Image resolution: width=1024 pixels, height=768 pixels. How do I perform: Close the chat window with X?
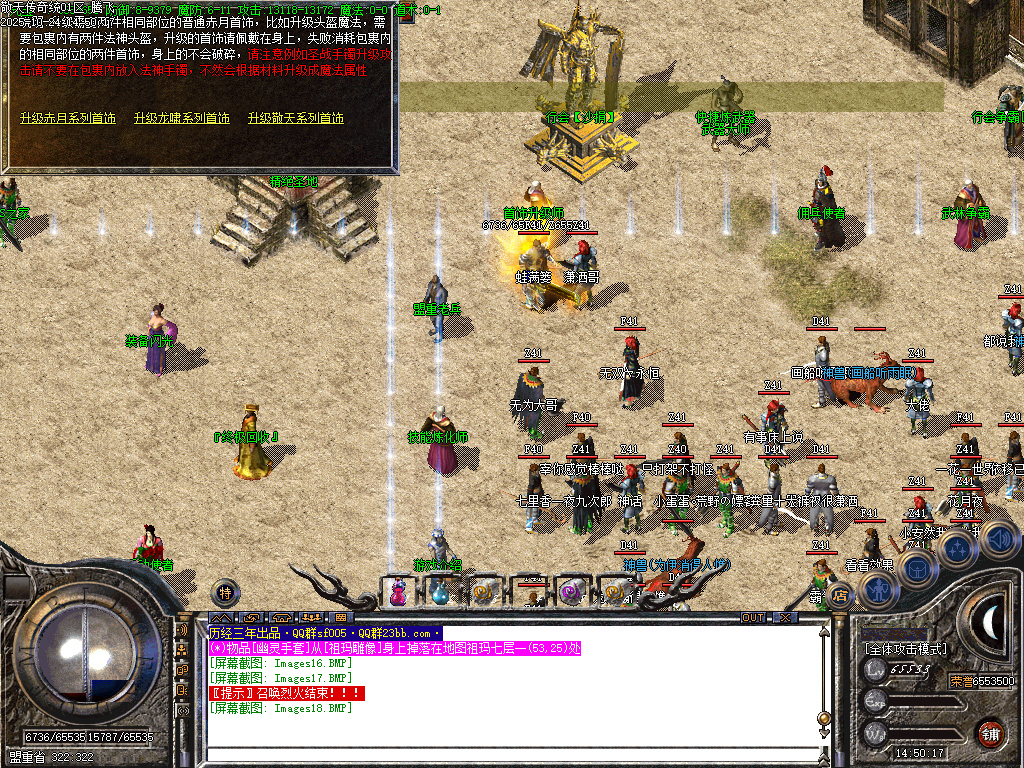tap(786, 618)
